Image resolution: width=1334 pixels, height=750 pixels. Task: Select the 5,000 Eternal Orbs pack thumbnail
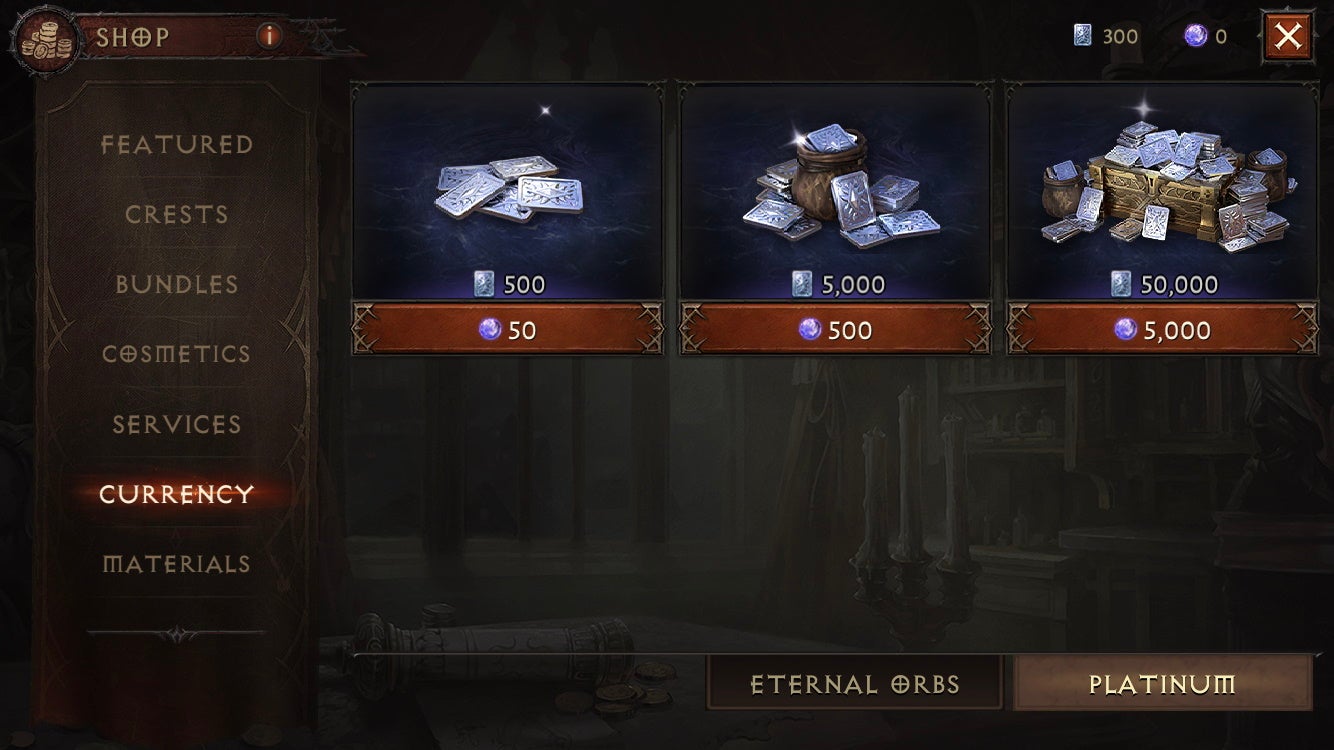point(835,185)
